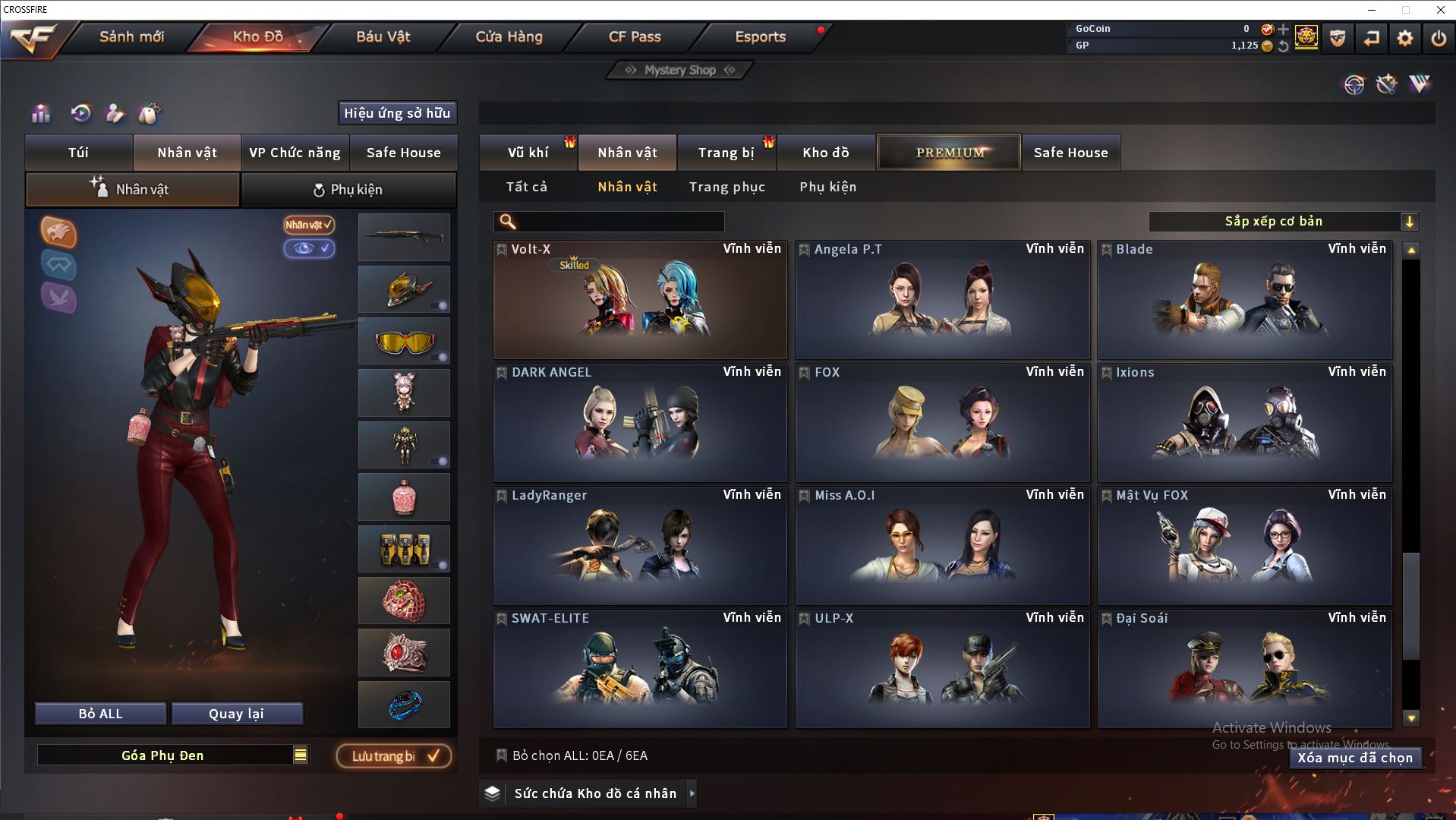Click the Hiệu ứng sở hữu button
1456x820 pixels.
click(x=397, y=113)
